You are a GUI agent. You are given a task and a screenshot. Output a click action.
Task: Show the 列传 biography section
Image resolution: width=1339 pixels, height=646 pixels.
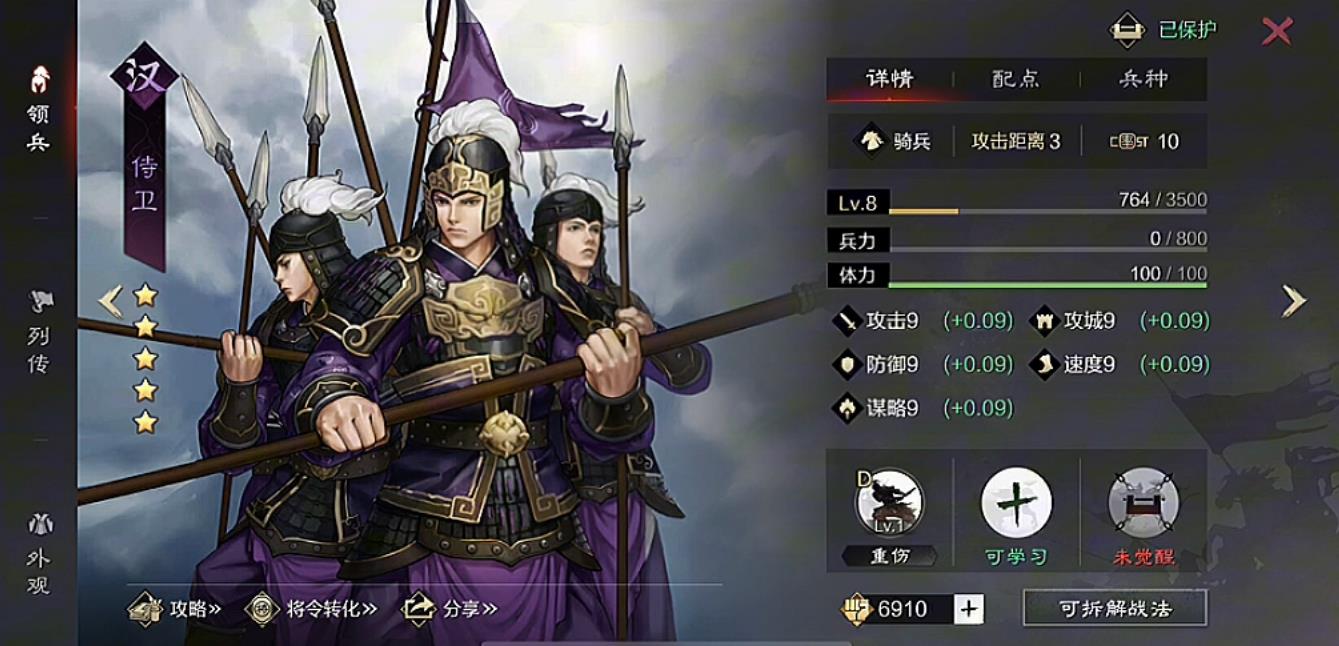[39, 332]
